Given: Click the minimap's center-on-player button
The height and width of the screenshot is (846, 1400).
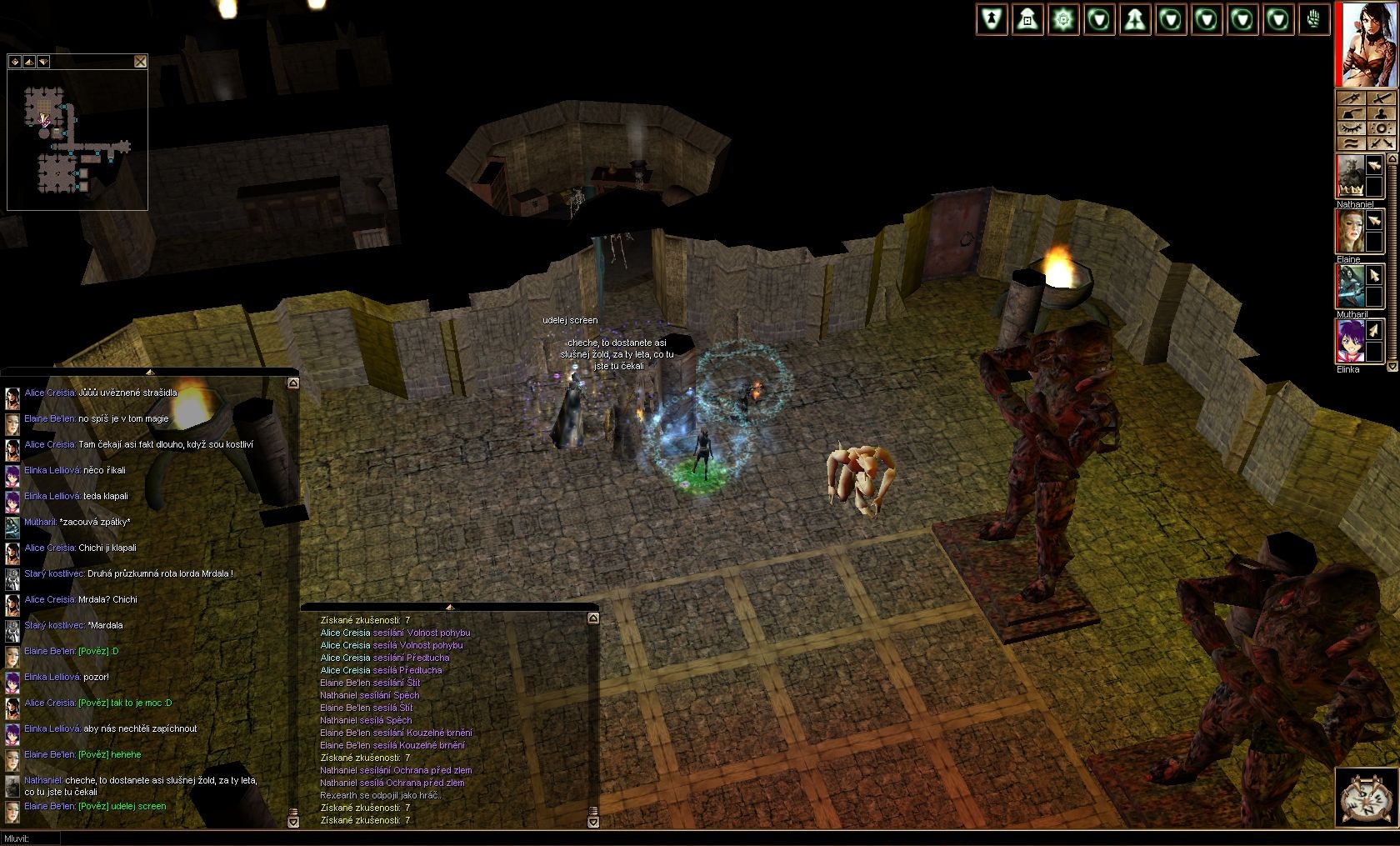Looking at the screenshot, I should (x=15, y=62).
